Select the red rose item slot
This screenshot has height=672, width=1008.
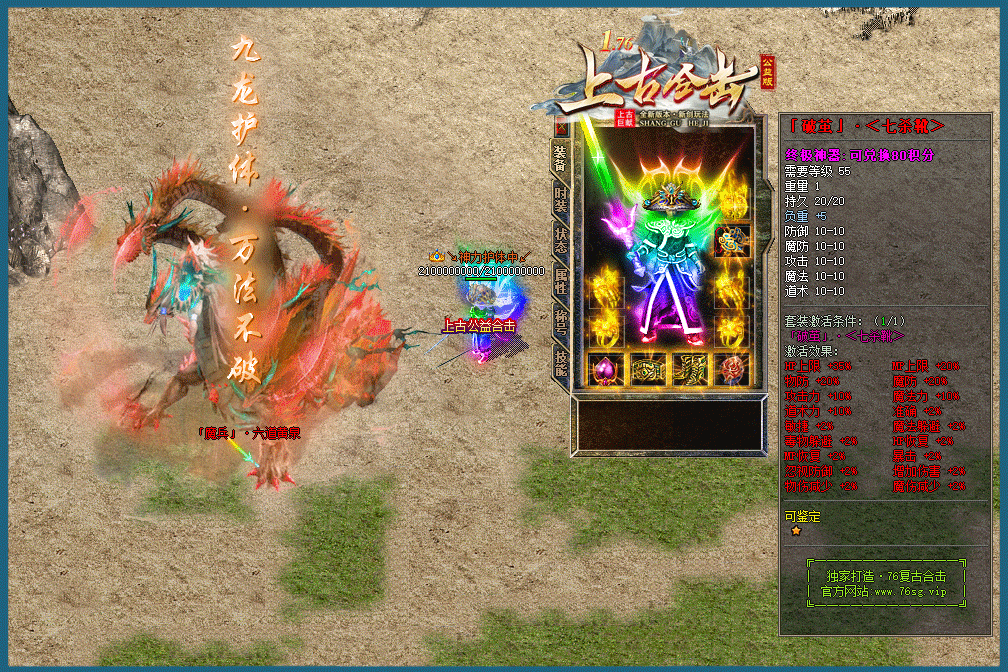[x=732, y=368]
